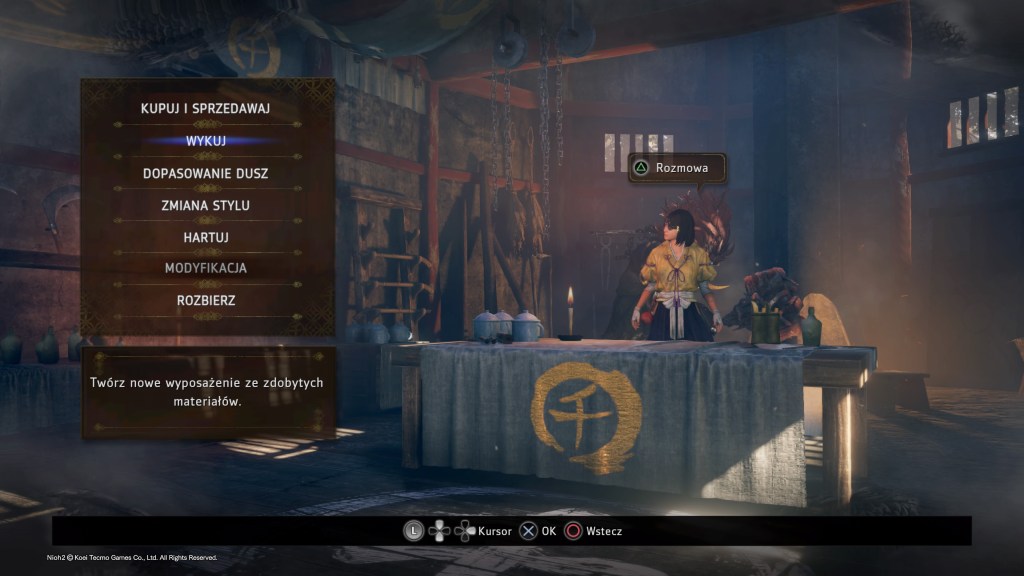Choose Dopasowanie Dusz from the menu
The height and width of the screenshot is (576, 1024).
pos(206,173)
